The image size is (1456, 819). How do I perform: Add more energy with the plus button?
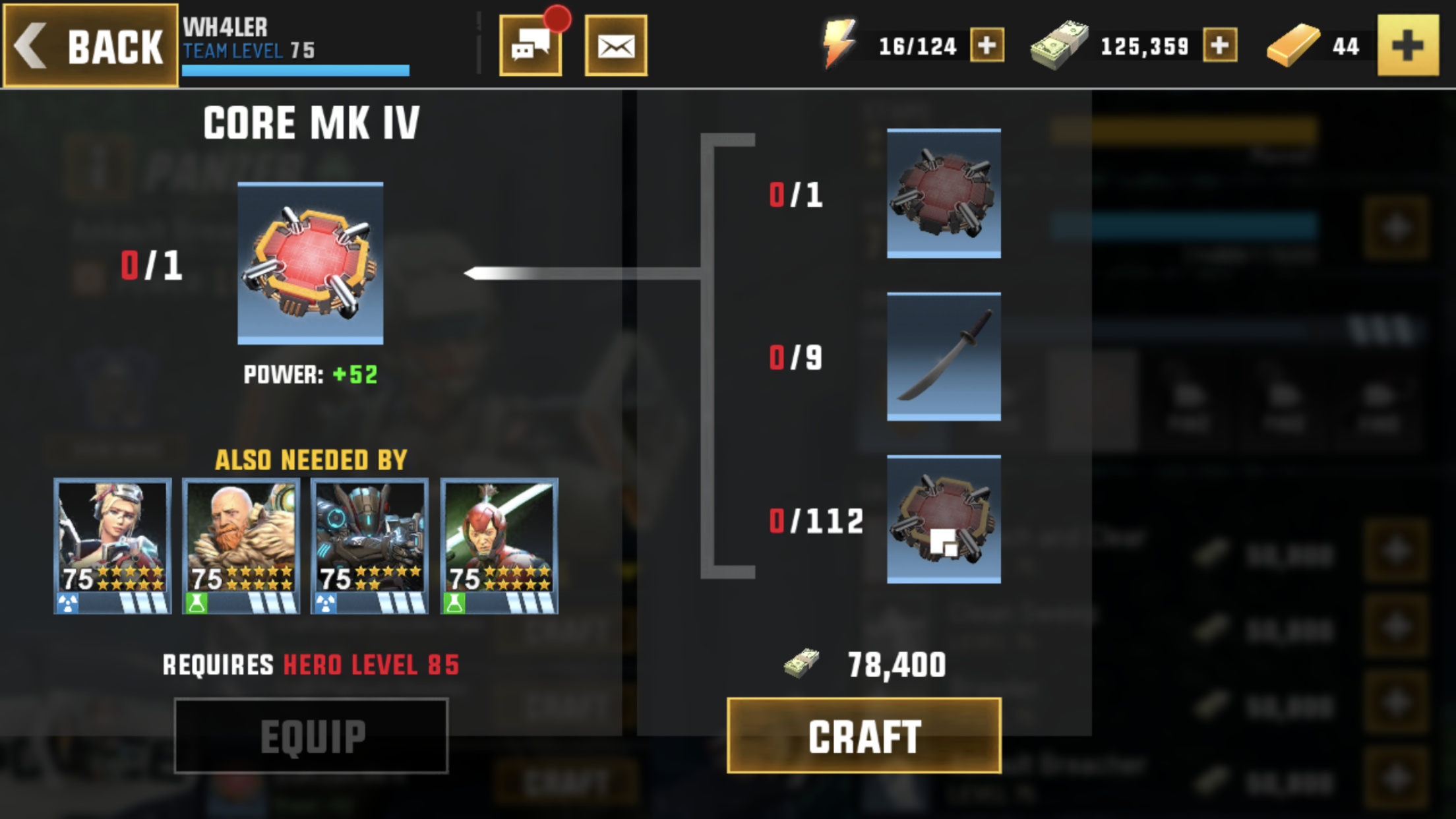[x=986, y=45]
